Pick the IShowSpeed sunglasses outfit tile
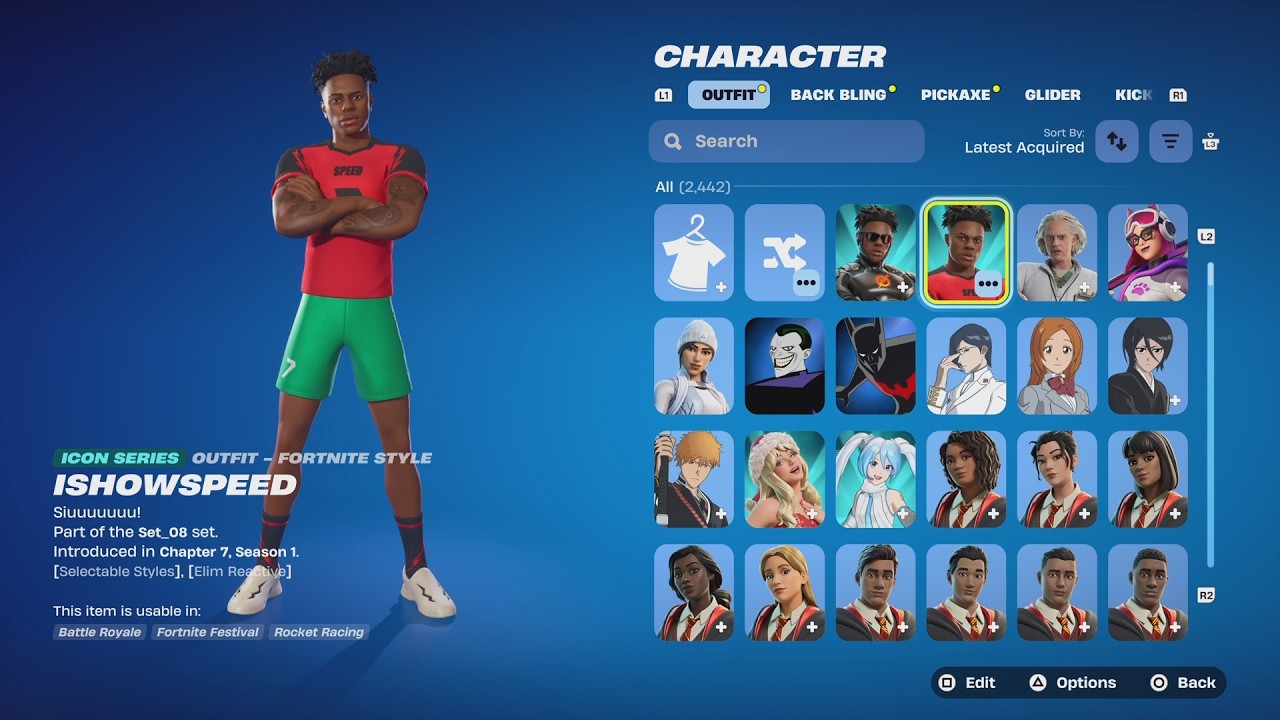Image resolution: width=1280 pixels, height=720 pixels. coord(876,253)
